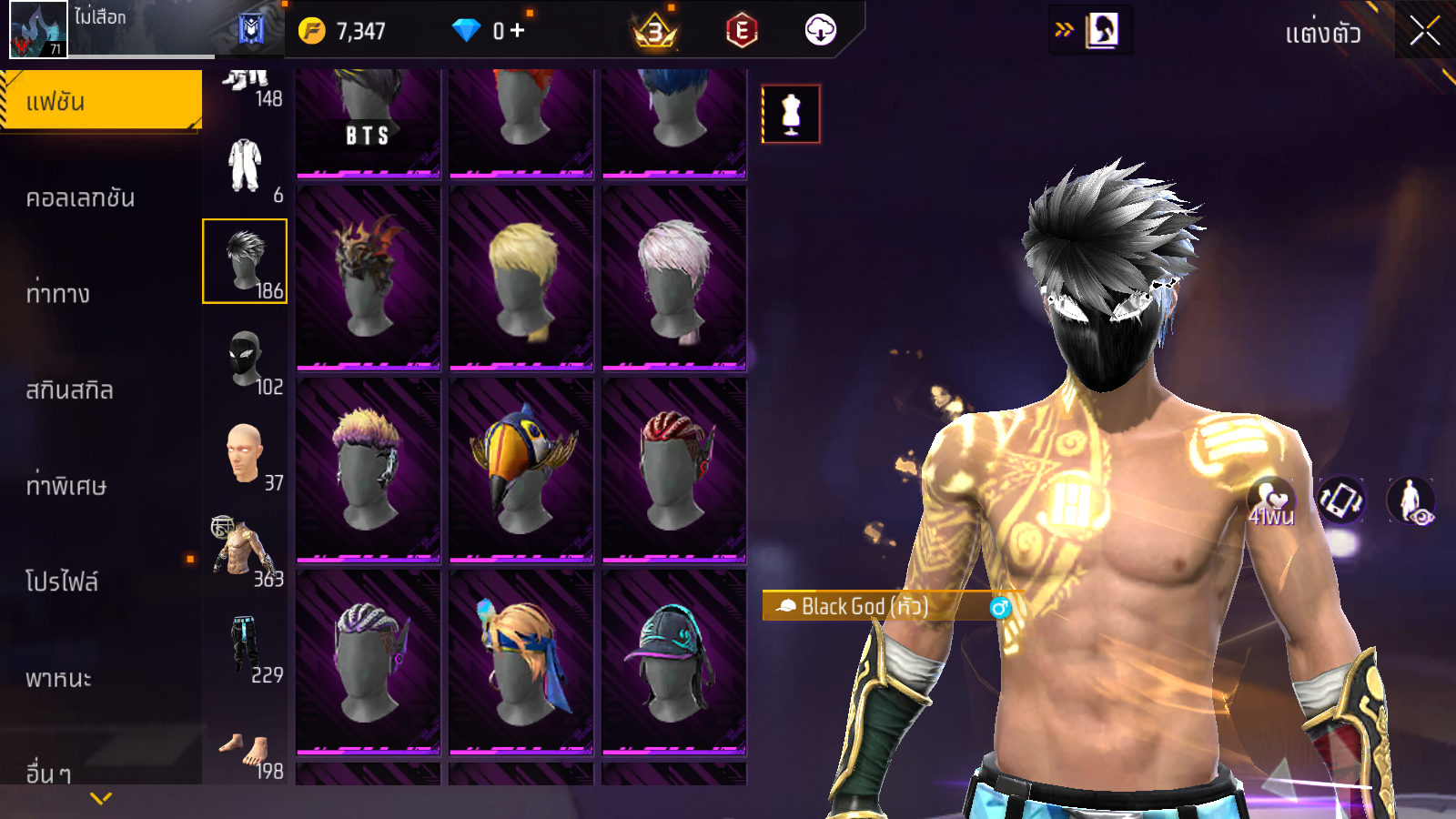This screenshot has height=819, width=1456.
Task: Select the black mask face category
Action: [245, 359]
